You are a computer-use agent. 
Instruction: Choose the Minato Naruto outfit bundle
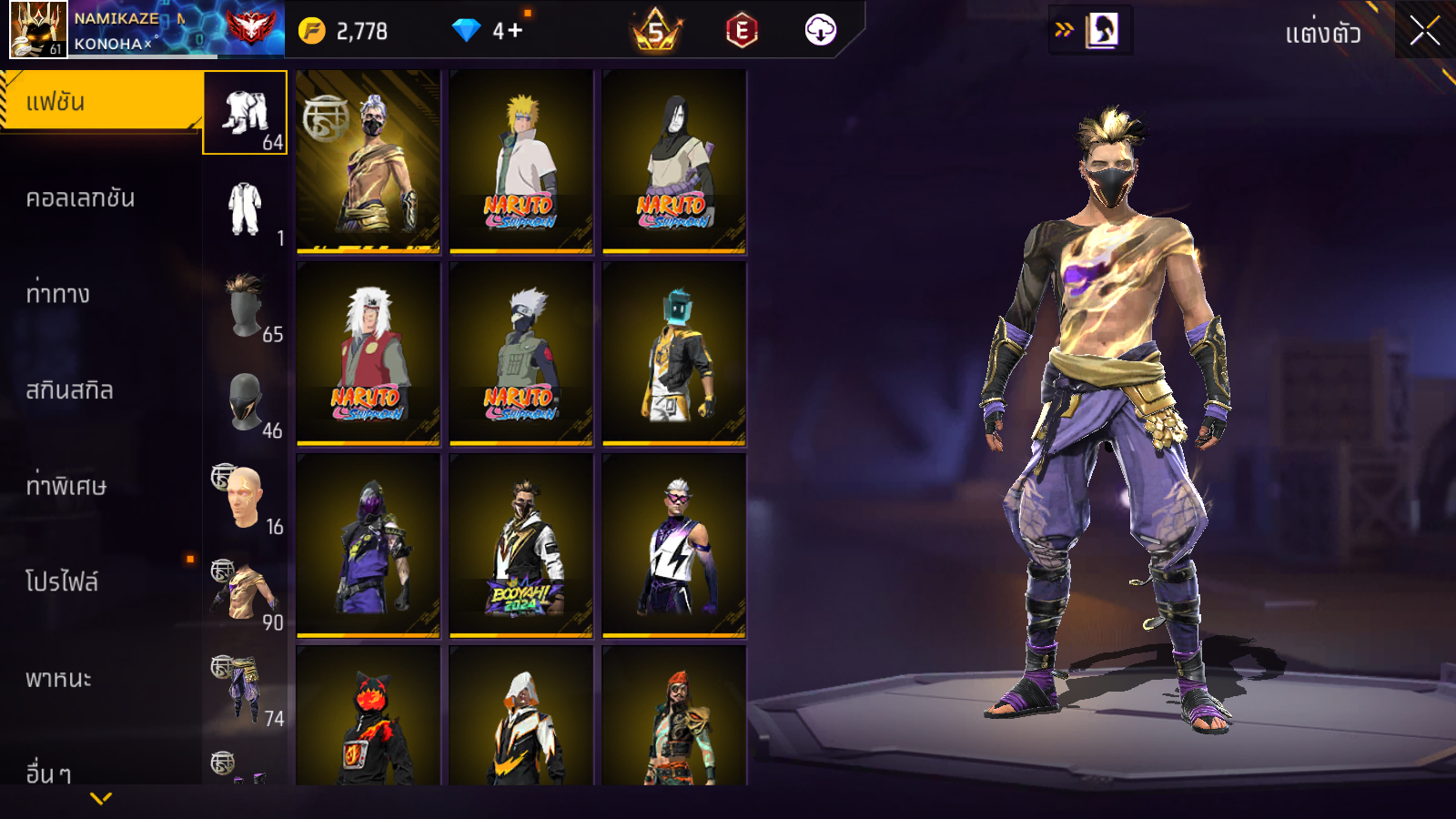[x=521, y=161]
